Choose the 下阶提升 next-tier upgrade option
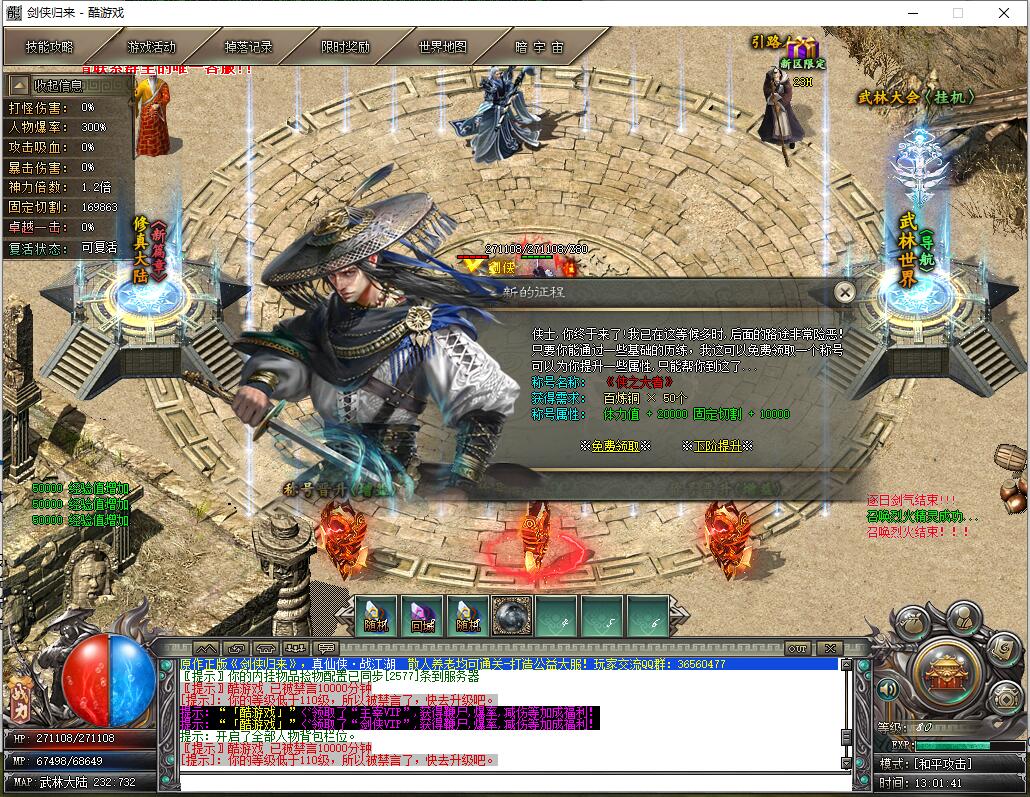Viewport: 1030px width, 797px height. (x=717, y=446)
